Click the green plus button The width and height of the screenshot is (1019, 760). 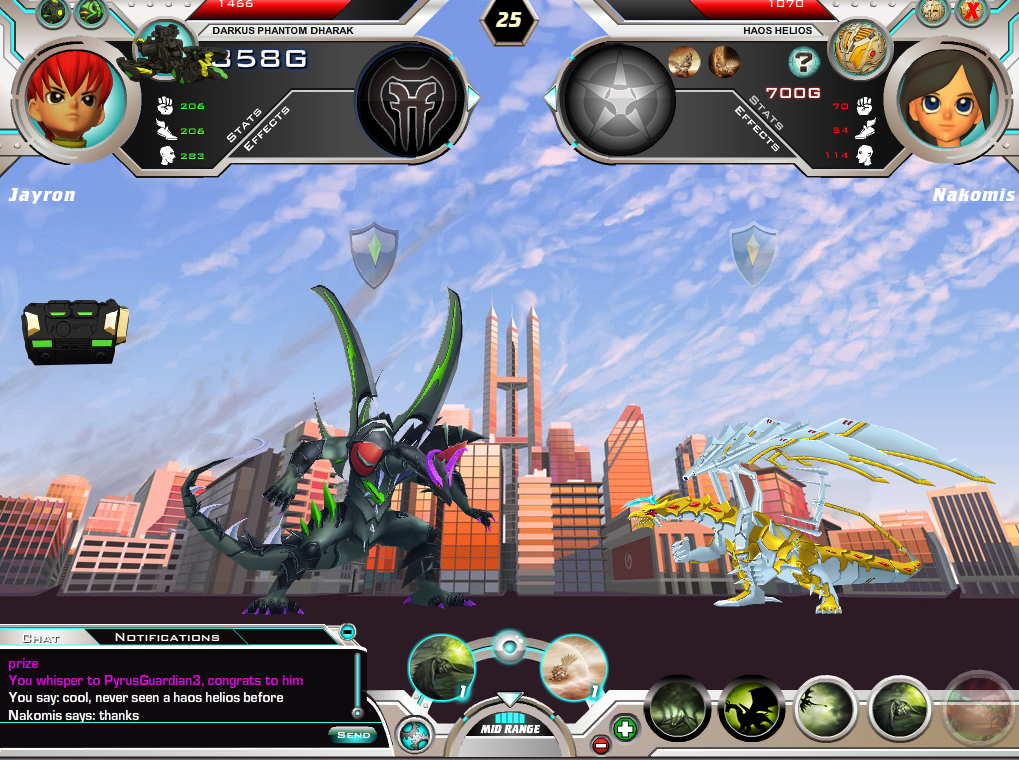pyautogui.click(x=624, y=728)
